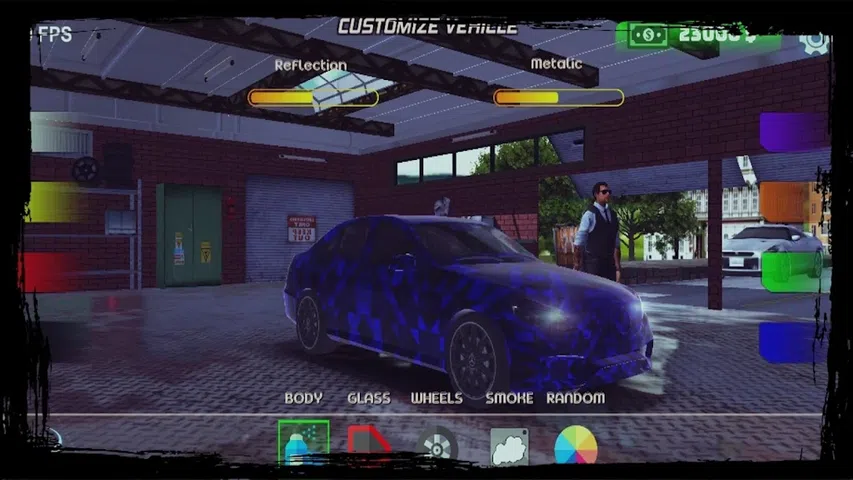Image resolution: width=853 pixels, height=480 pixels.
Task: Choose the green color swatch
Action: pos(793,270)
